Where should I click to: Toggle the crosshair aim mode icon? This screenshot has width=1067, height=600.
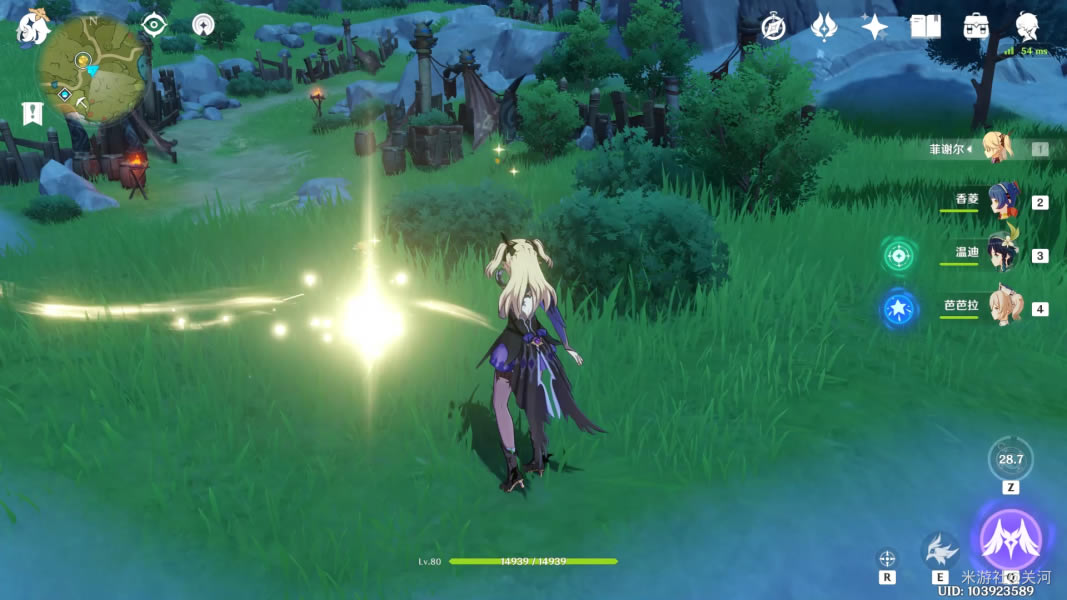tap(887, 558)
